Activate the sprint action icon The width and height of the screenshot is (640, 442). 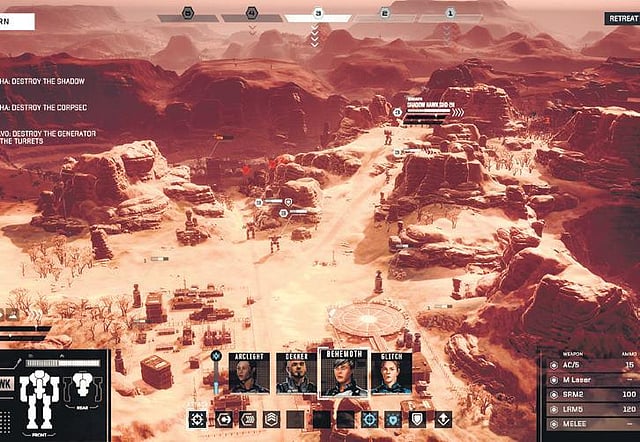[246, 419]
